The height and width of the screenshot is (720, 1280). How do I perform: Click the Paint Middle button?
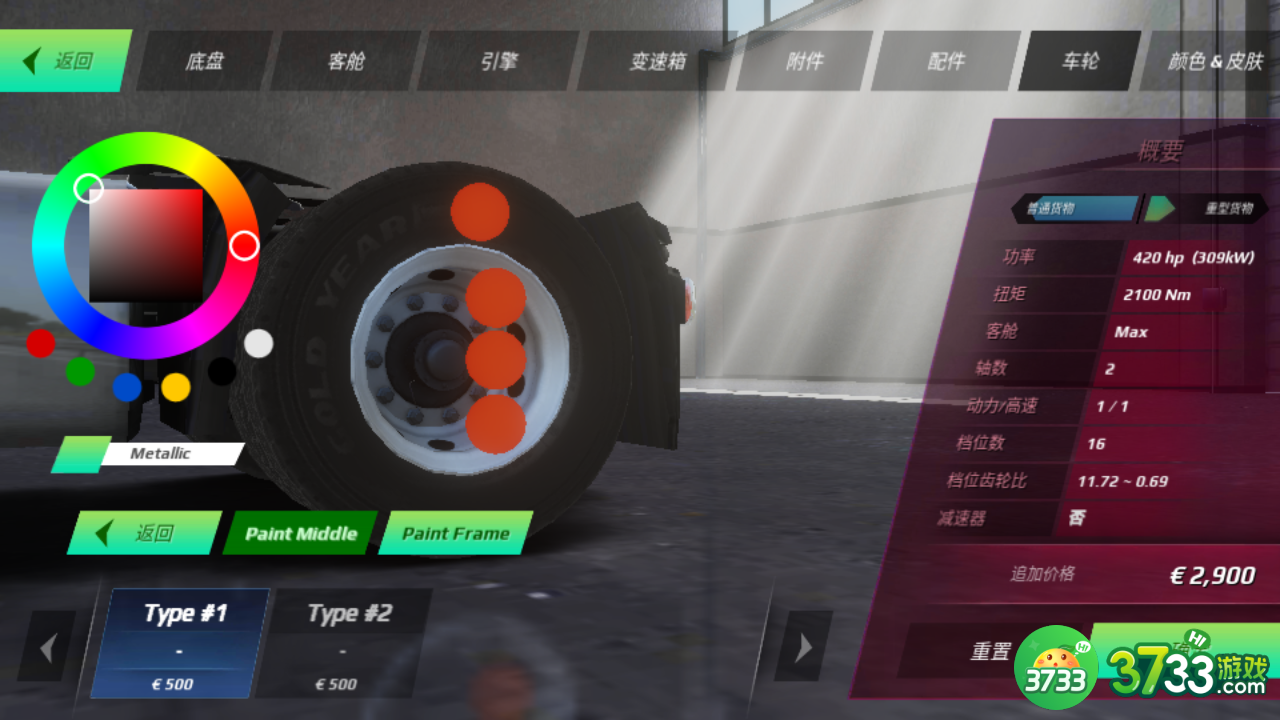300,533
